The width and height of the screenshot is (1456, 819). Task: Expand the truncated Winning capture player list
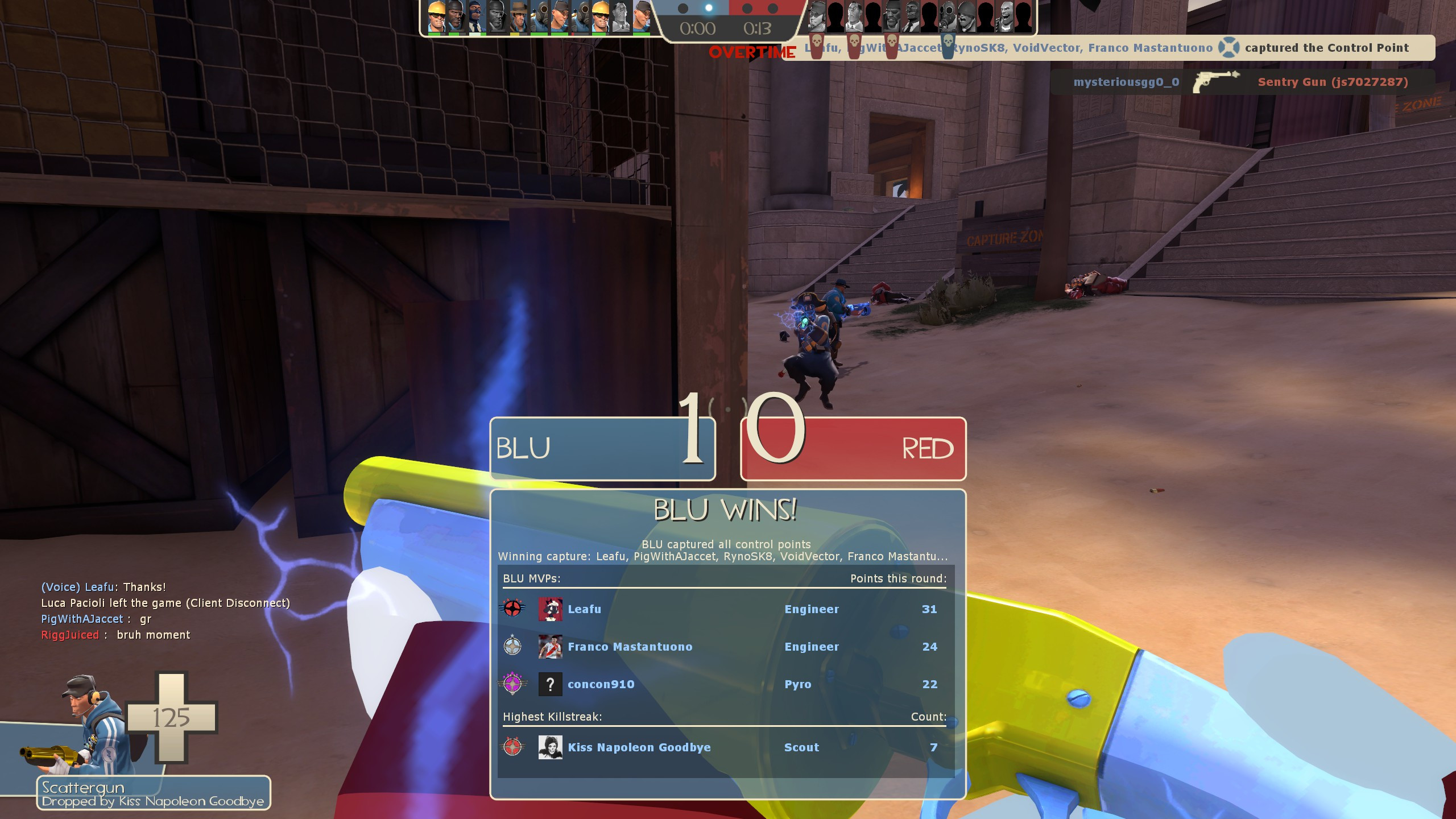[x=723, y=557]
